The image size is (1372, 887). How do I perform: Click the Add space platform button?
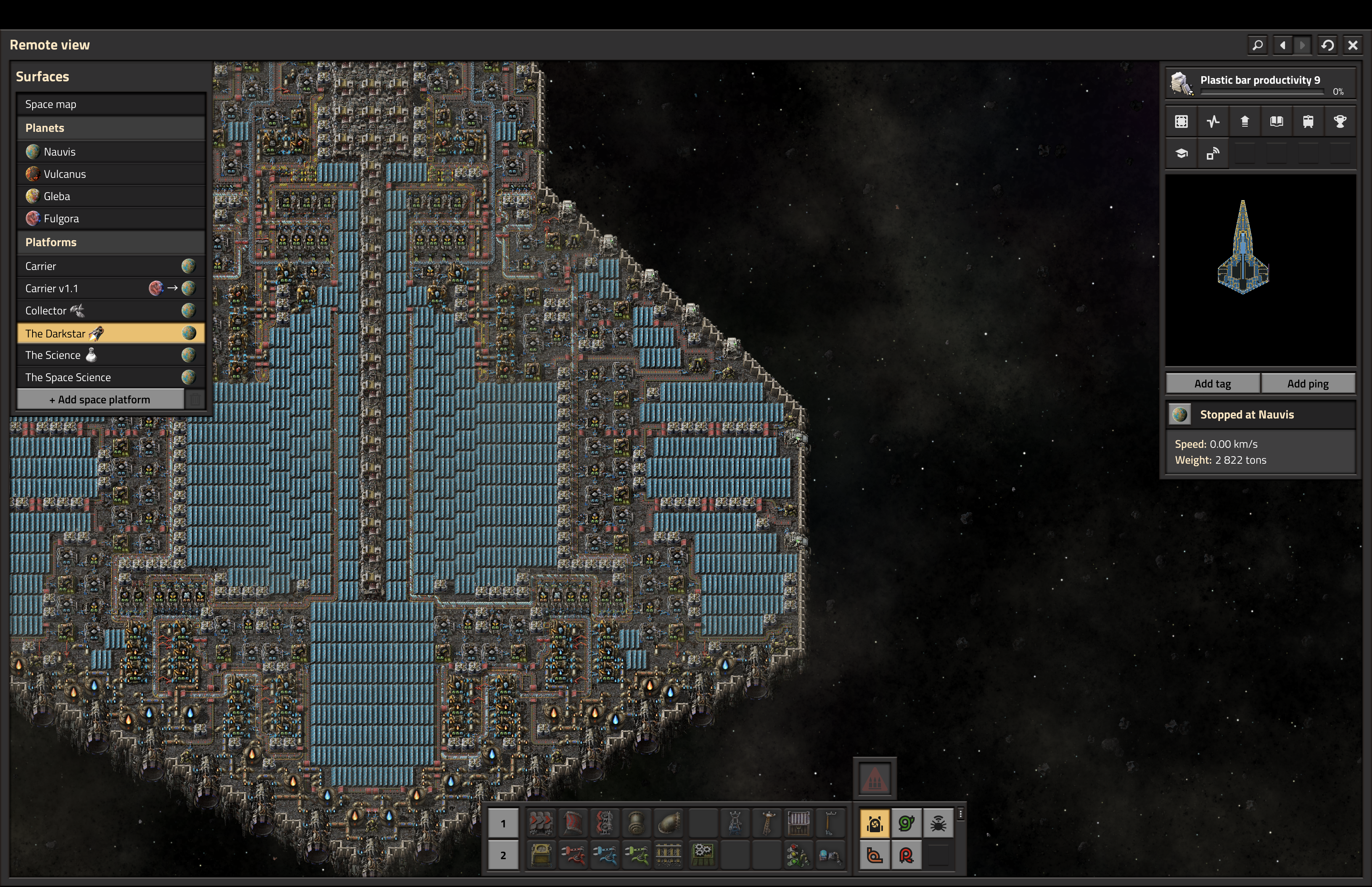[100, 400]
